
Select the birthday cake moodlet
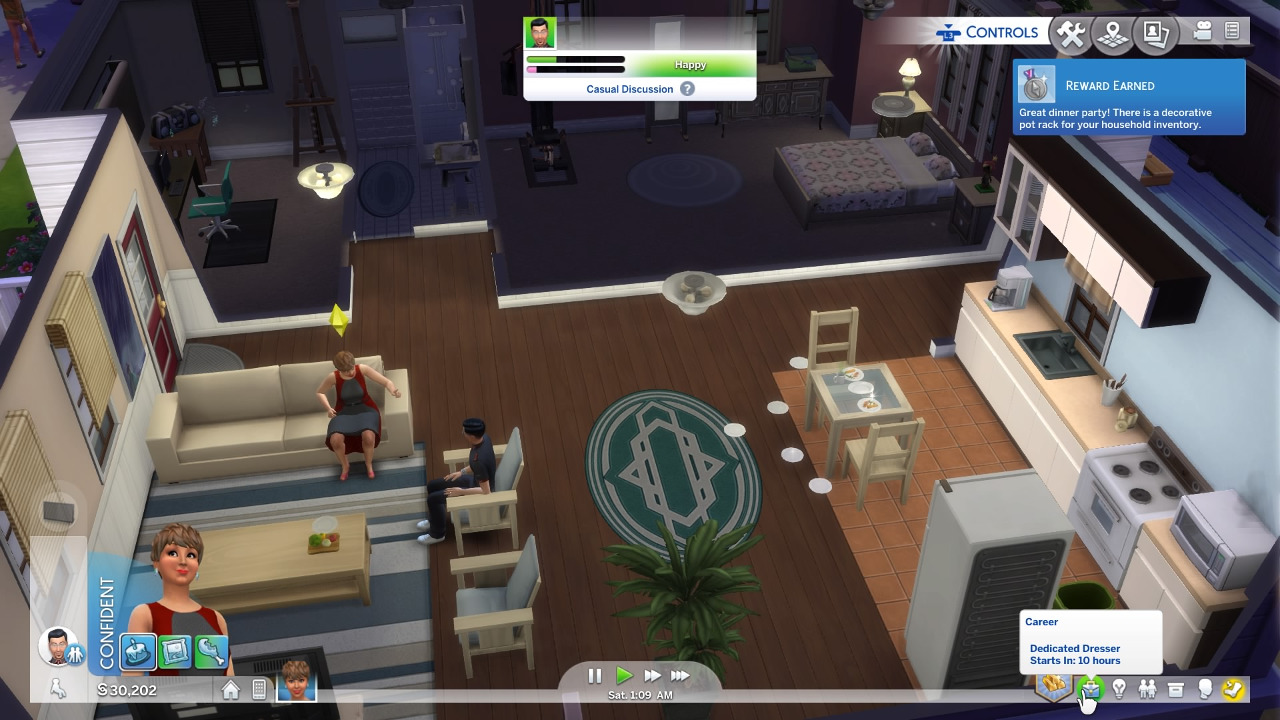(x=138, y=652)
